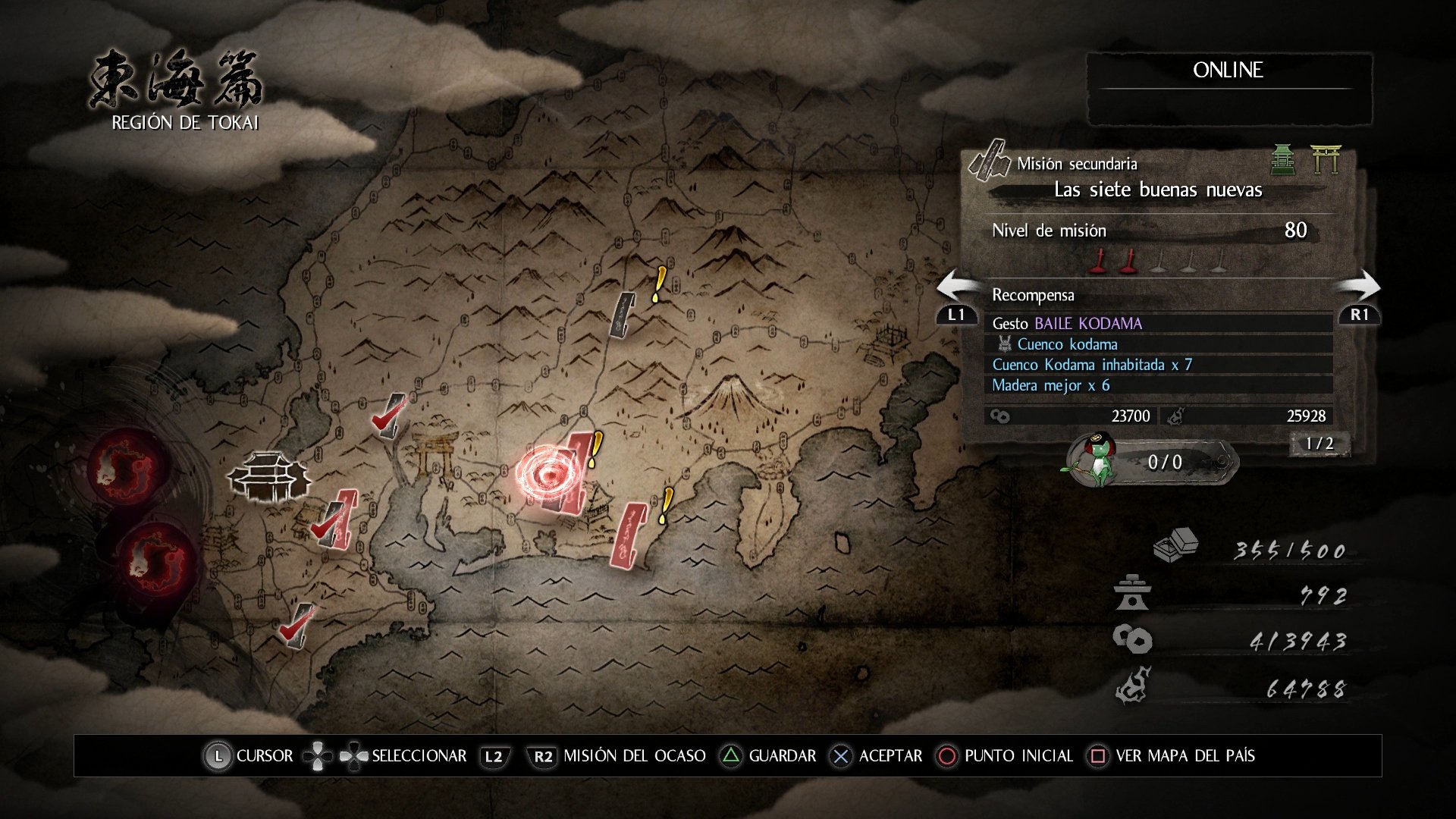
Task: Click the torii gate marker on the map
Action: click(435, 455)
